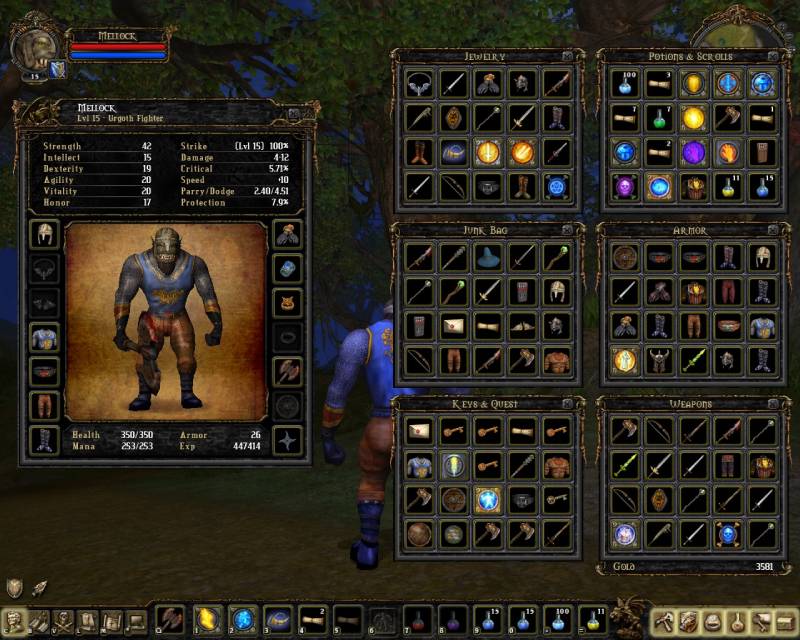Select the equipped axe weapon slot
This screenshot has height=640, width=800.
click(288, 372)
